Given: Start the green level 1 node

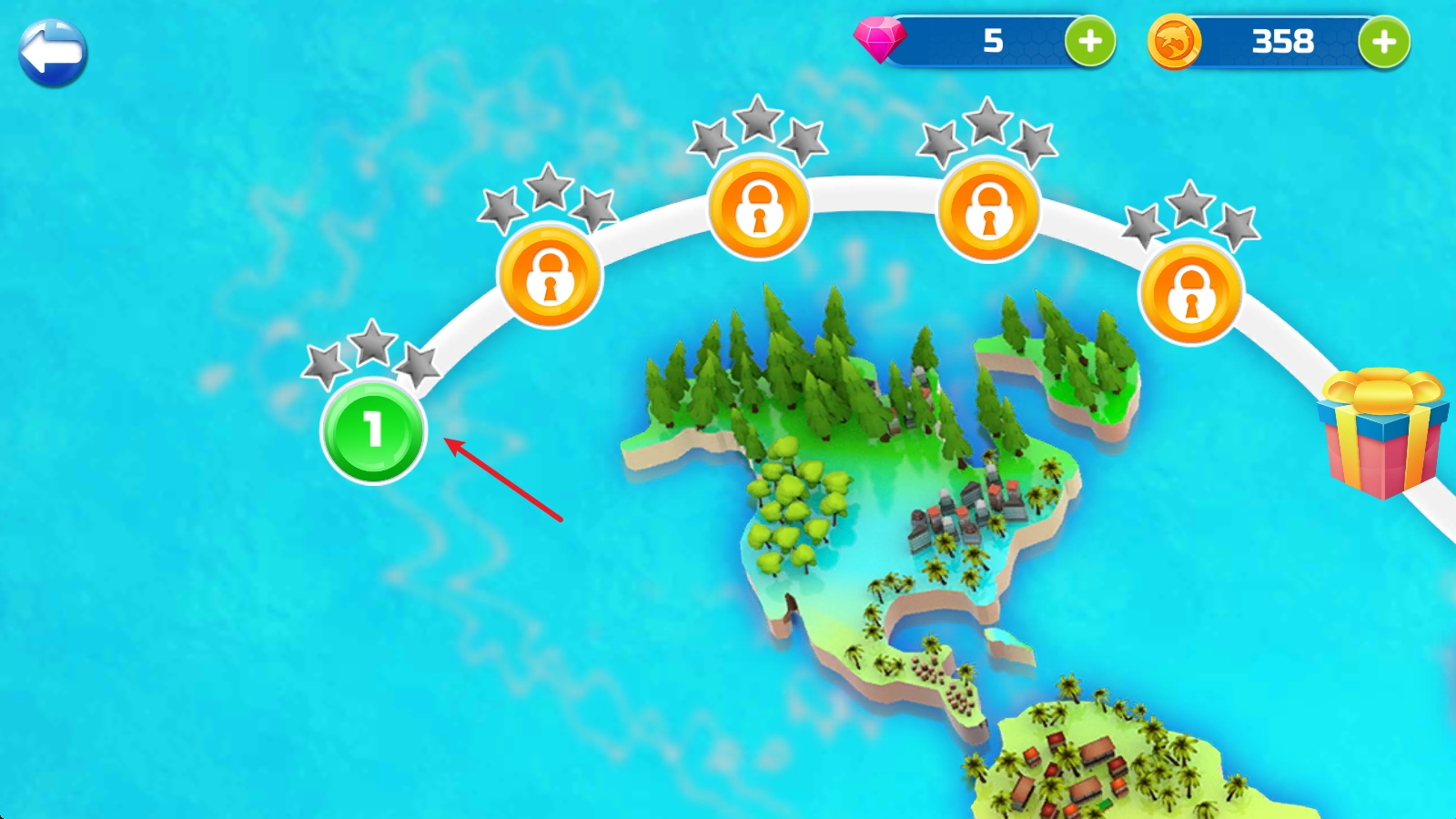Looking at the screenshot, I should pos(373,430).
